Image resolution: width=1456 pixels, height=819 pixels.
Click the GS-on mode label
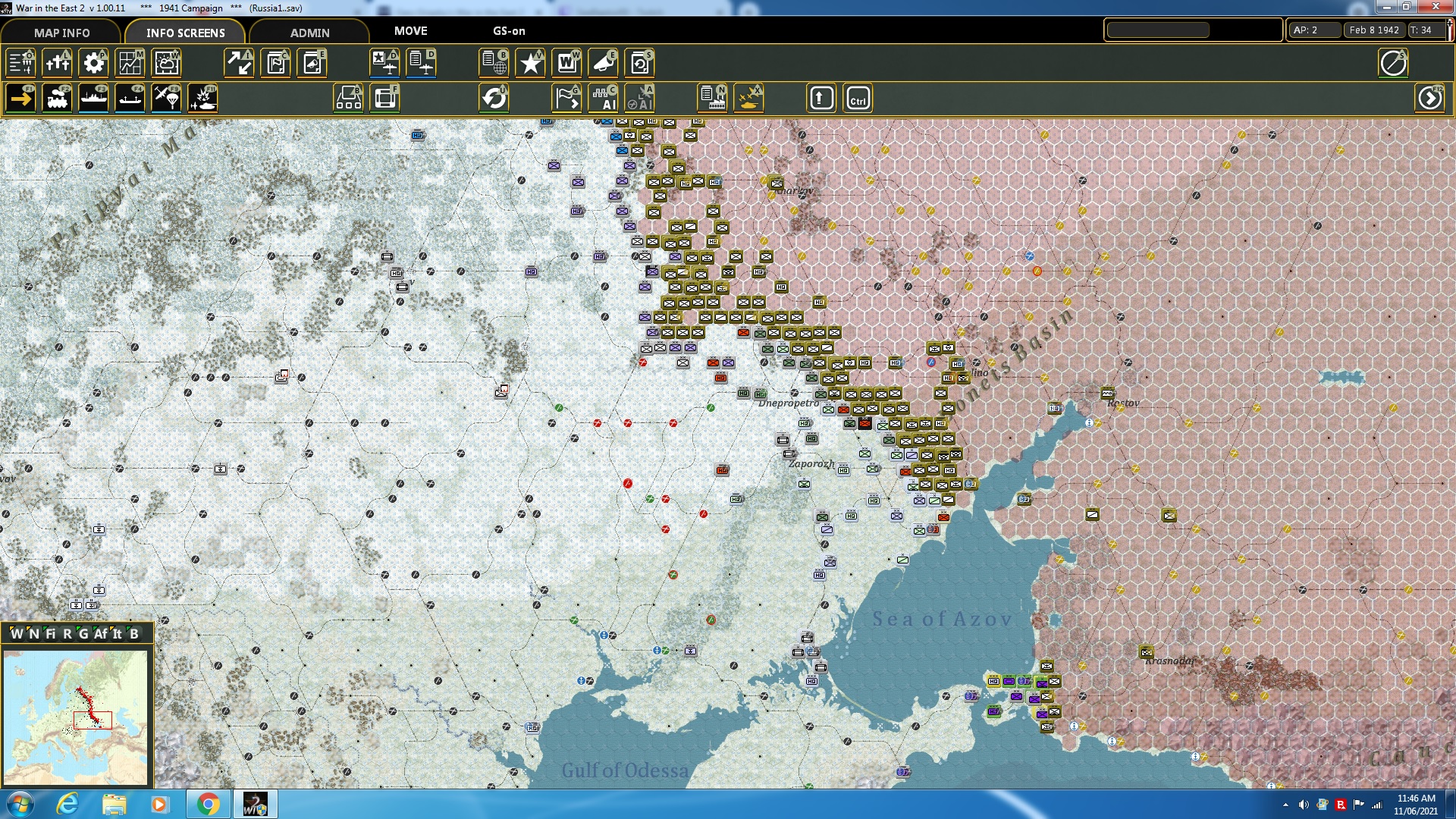[x=507, y=31]
